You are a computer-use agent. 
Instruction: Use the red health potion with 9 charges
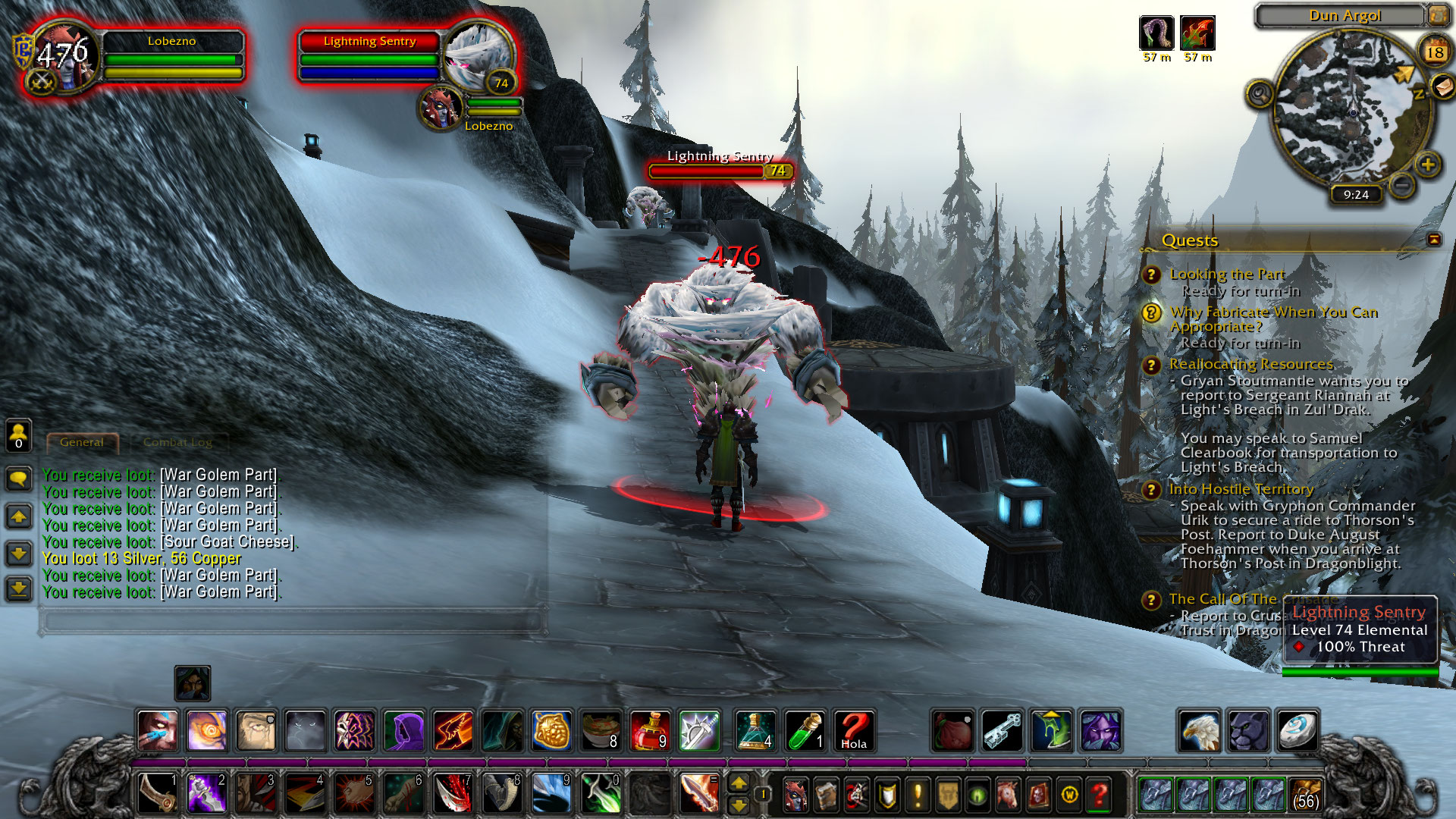tap(650, 731)
